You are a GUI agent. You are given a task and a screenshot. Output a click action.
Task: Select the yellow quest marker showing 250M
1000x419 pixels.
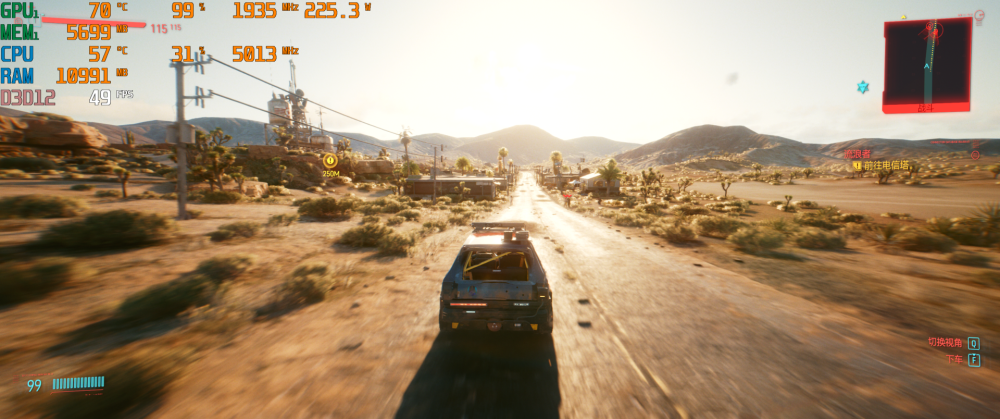click(330, 160)
